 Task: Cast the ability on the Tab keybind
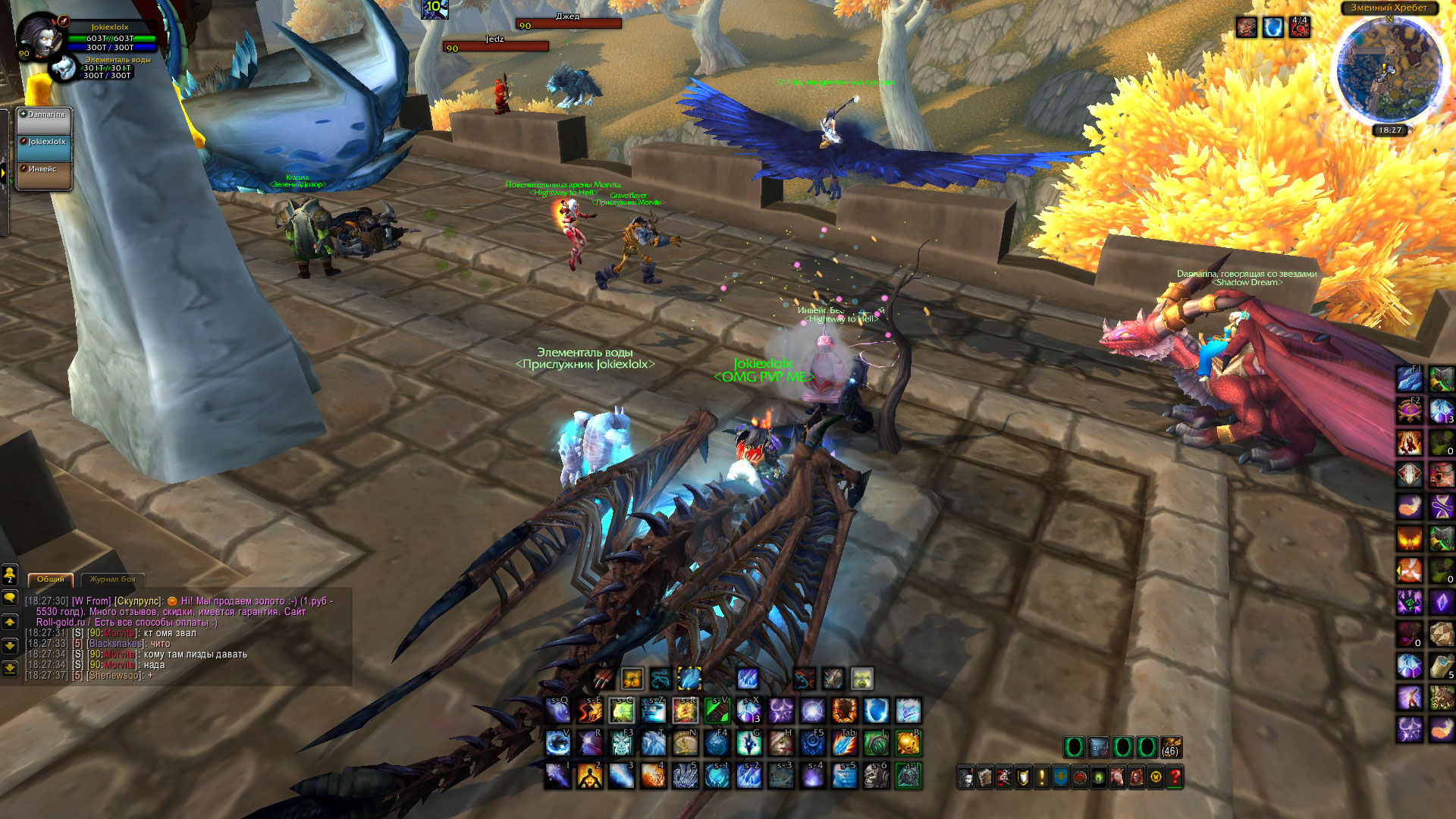(x=844, y=743)
